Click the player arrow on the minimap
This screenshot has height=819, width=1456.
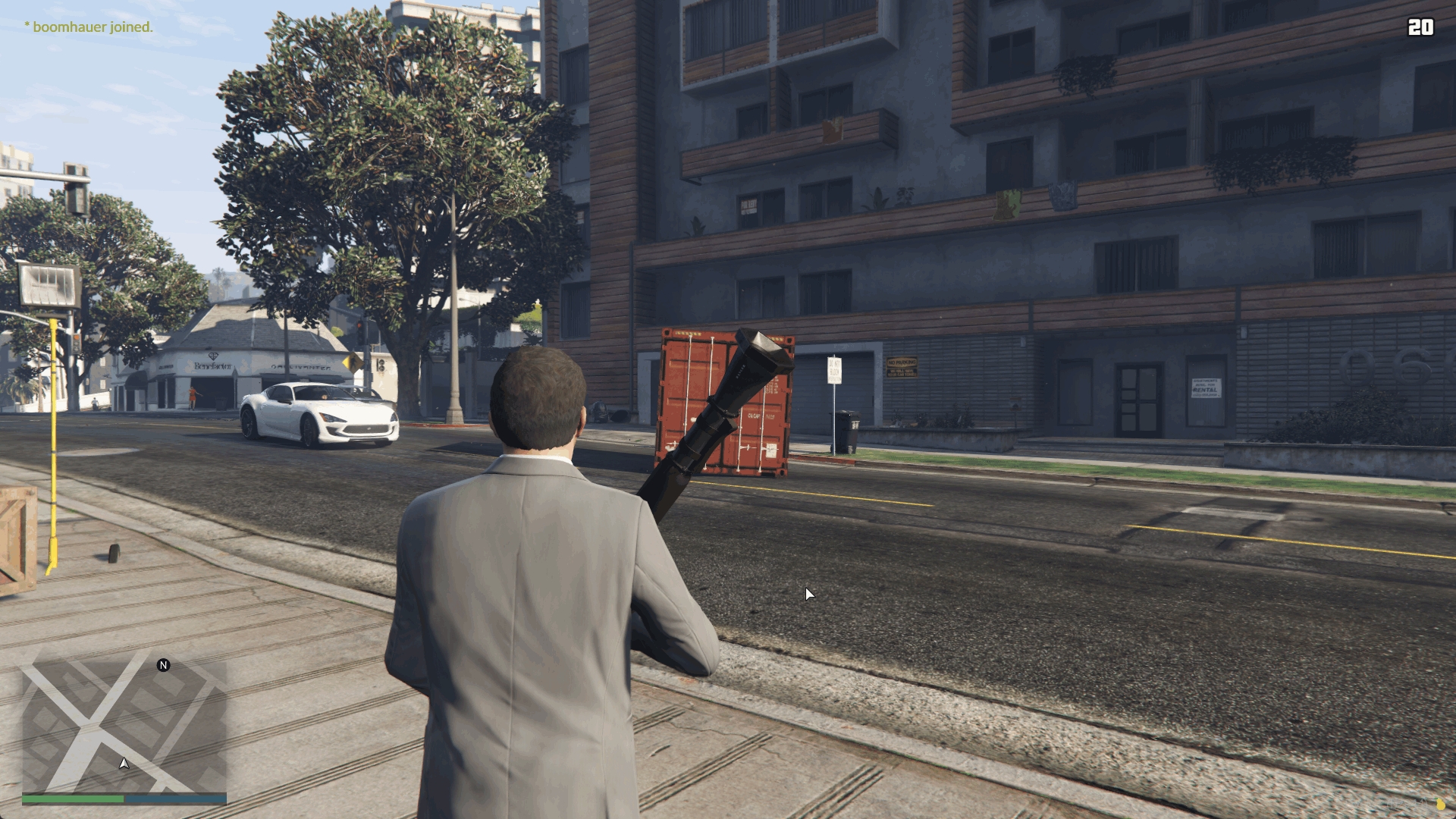[124, 763]
